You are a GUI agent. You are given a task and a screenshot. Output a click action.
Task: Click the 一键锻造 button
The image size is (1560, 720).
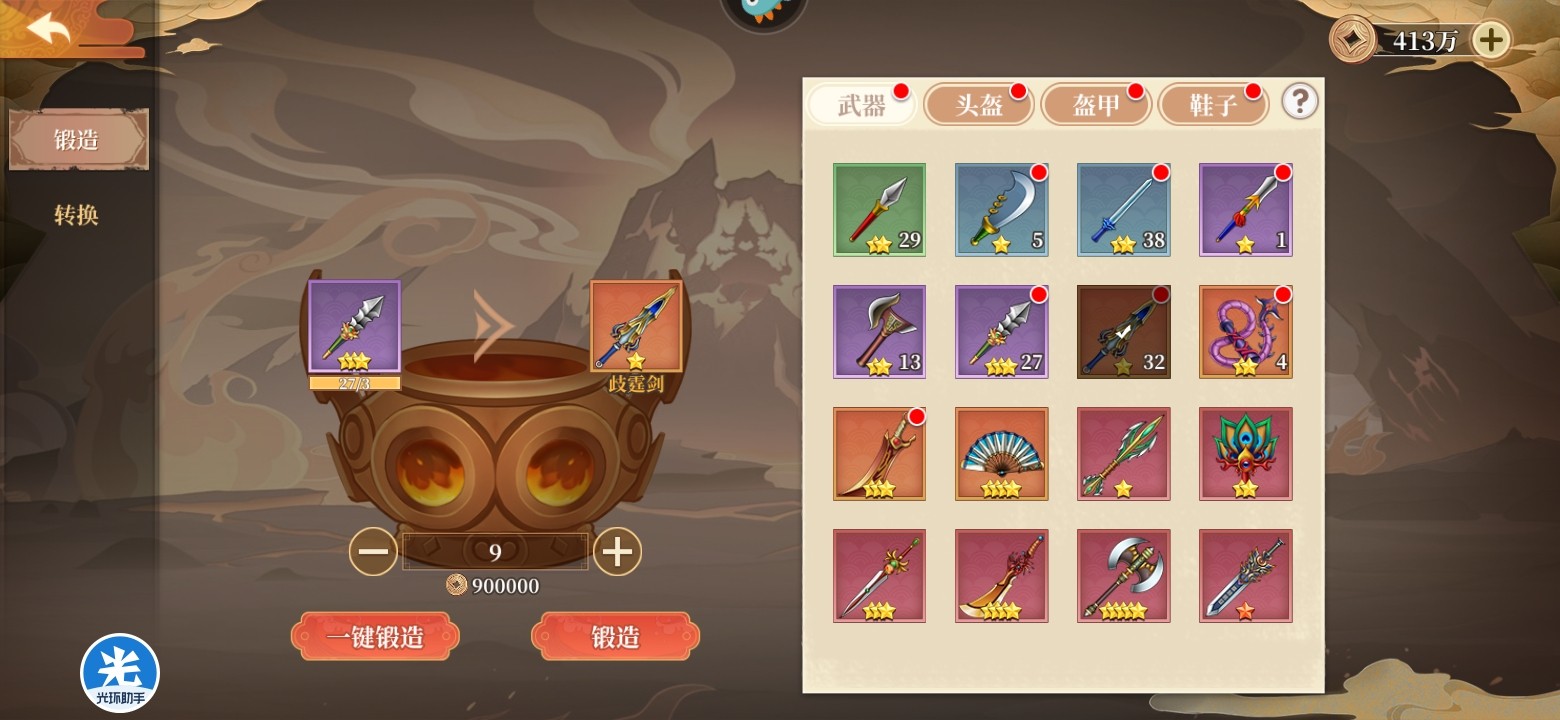pyautogui.click(x=375, y=637)
